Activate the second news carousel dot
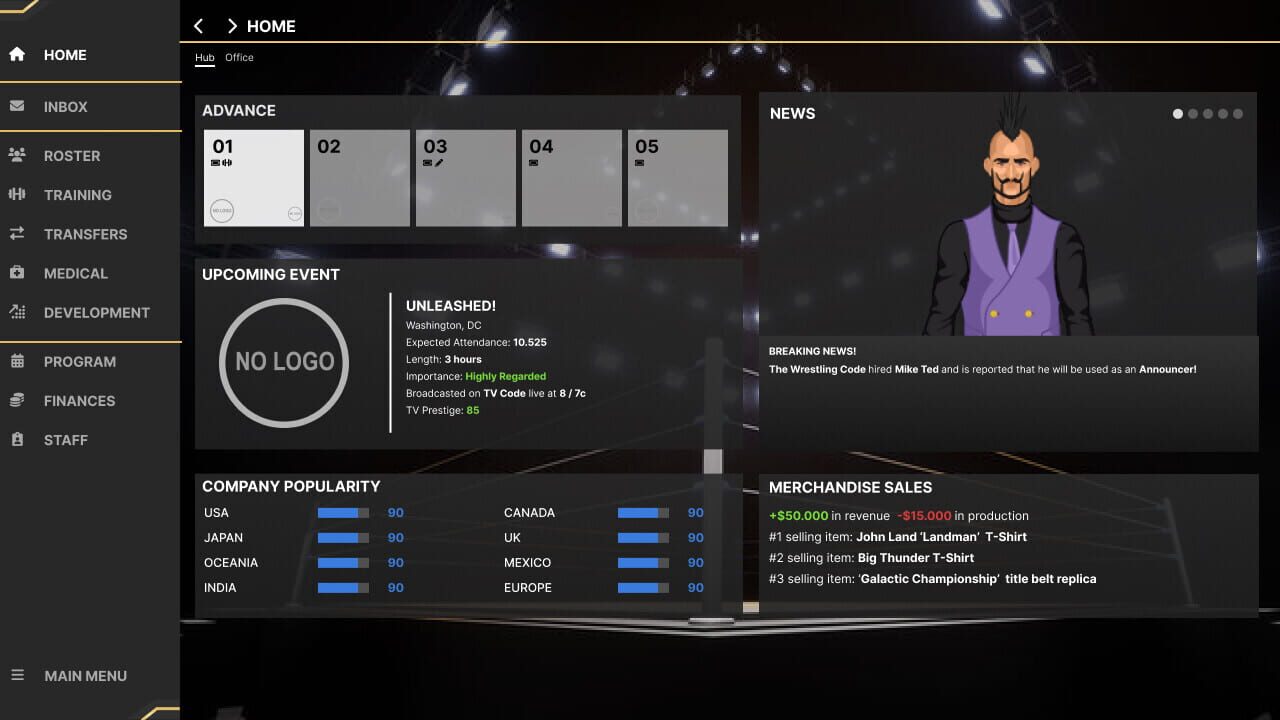Viewport: 1280px width, 720px height. [1193, 113]
